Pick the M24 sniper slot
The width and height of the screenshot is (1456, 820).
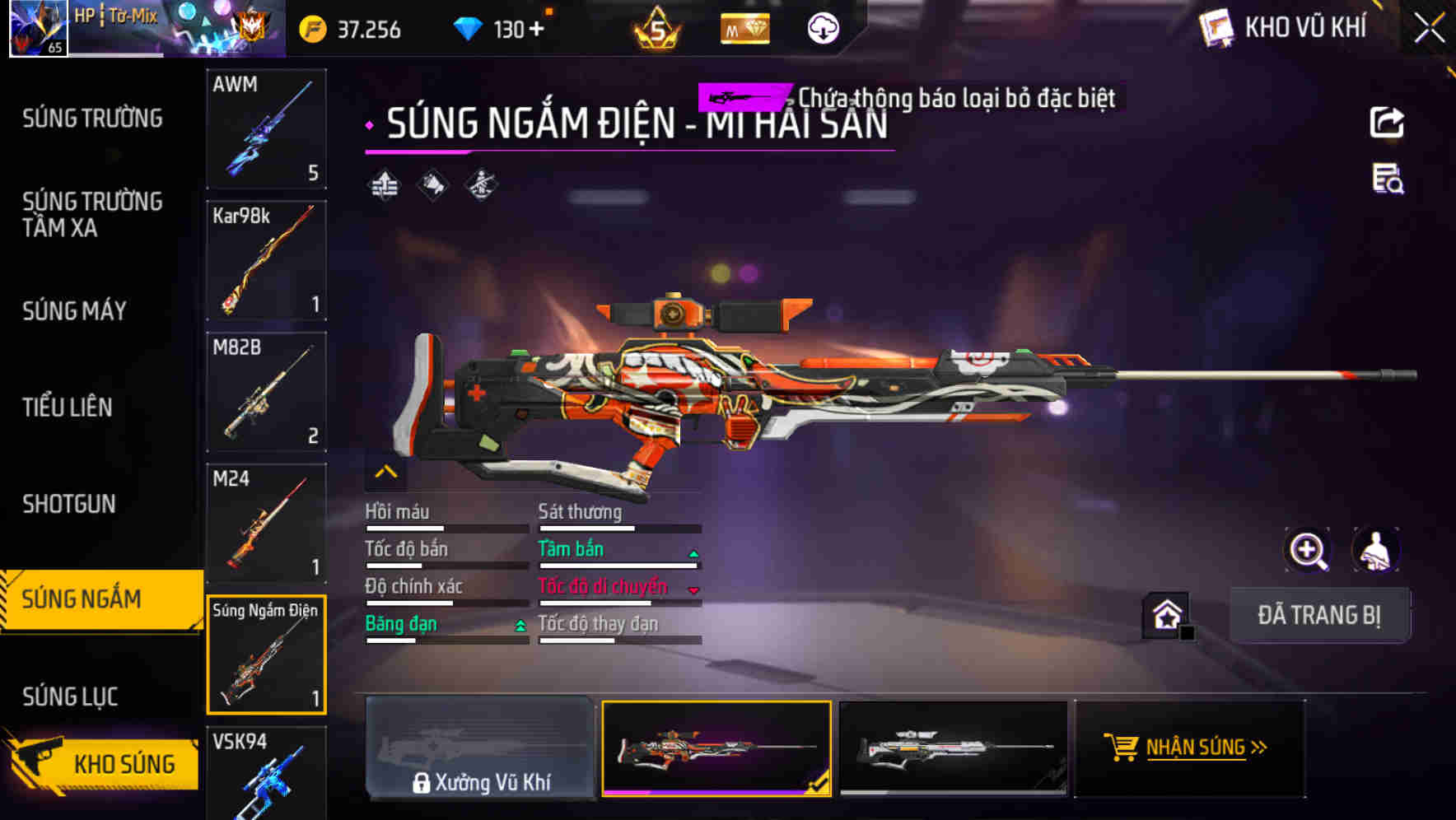(x=266, y=524)
